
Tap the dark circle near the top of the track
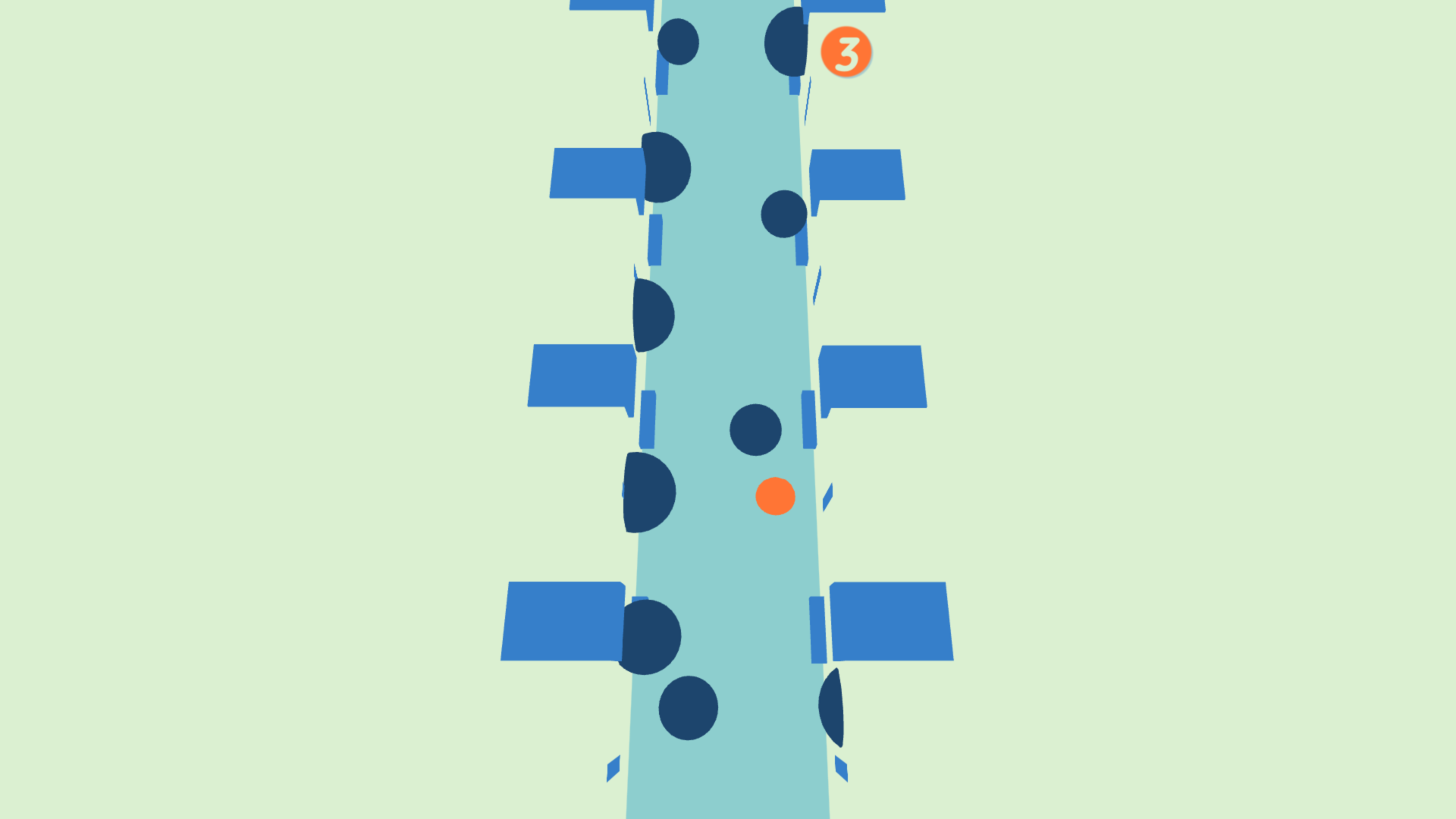click(679, 42)
